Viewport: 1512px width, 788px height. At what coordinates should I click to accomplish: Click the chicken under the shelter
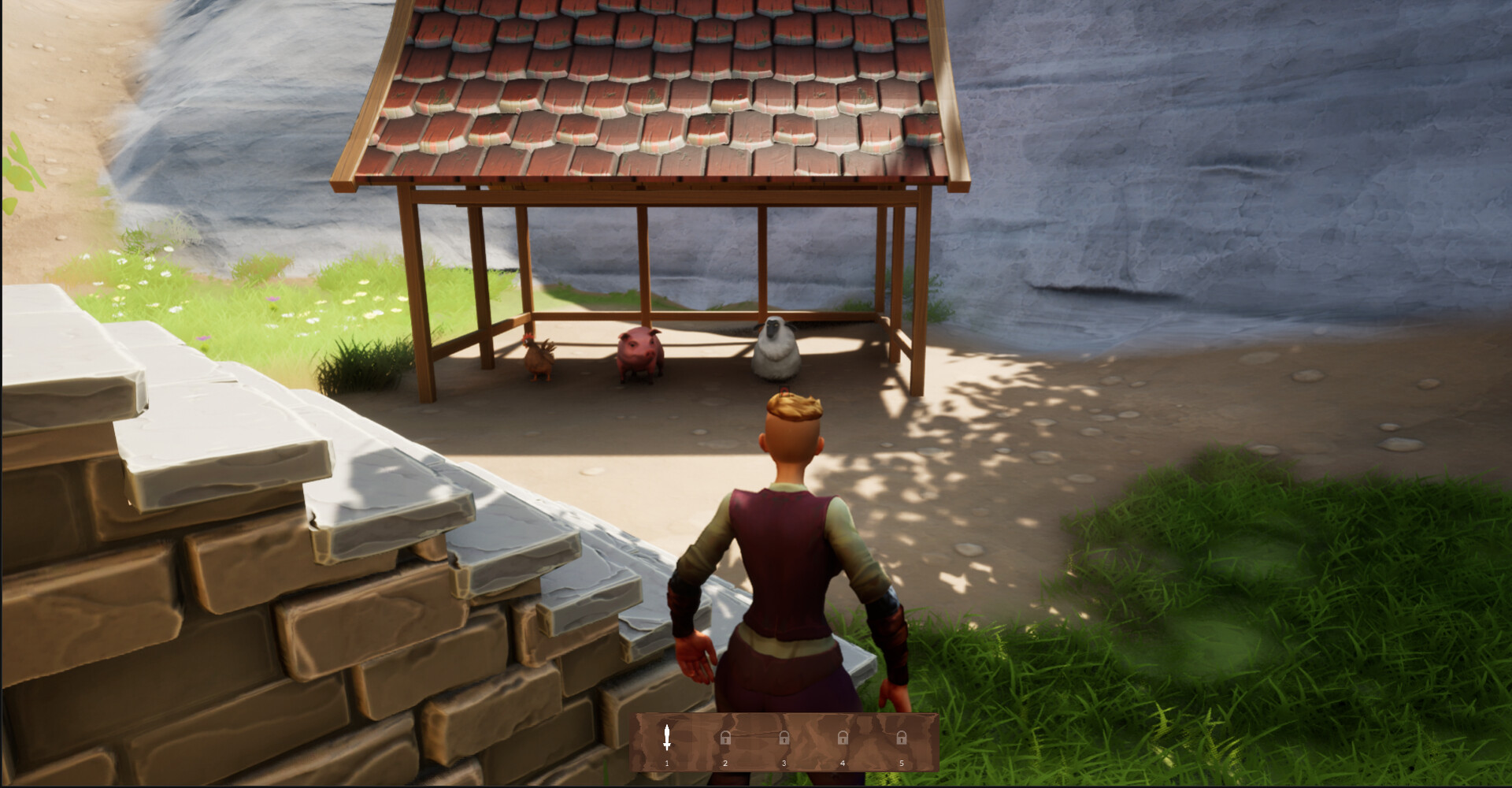pos(539,361)
